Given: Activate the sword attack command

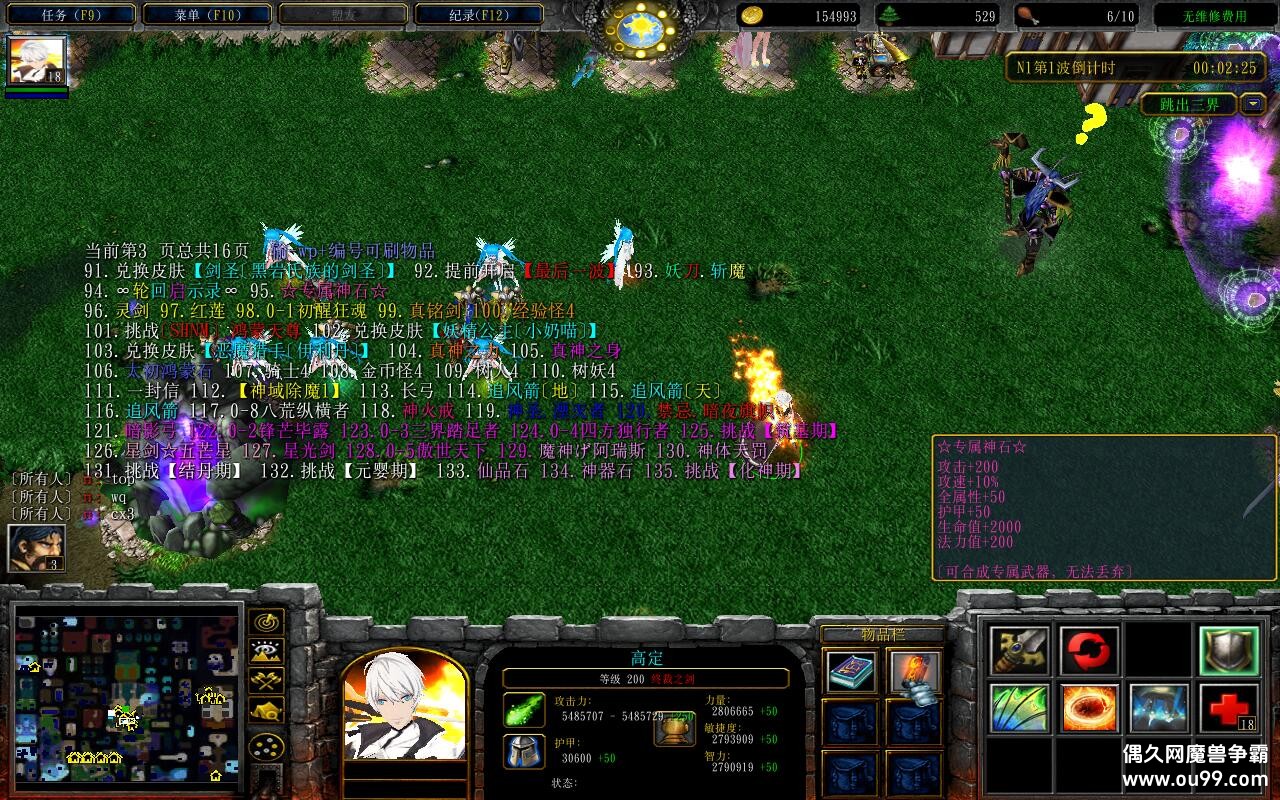Looking at the screenshot, I should [1020, 651].
